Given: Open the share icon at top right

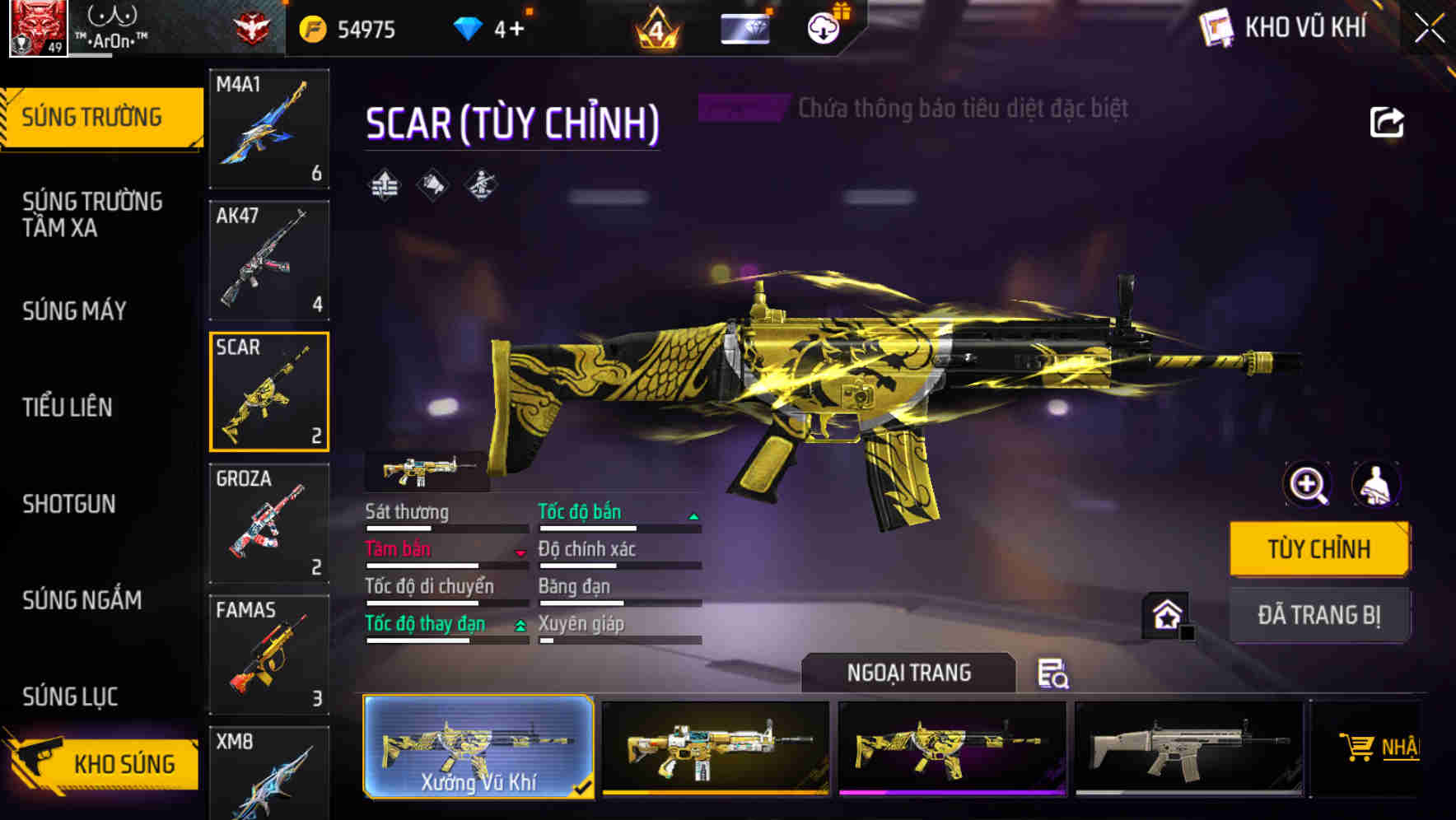Looking at the screenshot, I should [1387, 121].
